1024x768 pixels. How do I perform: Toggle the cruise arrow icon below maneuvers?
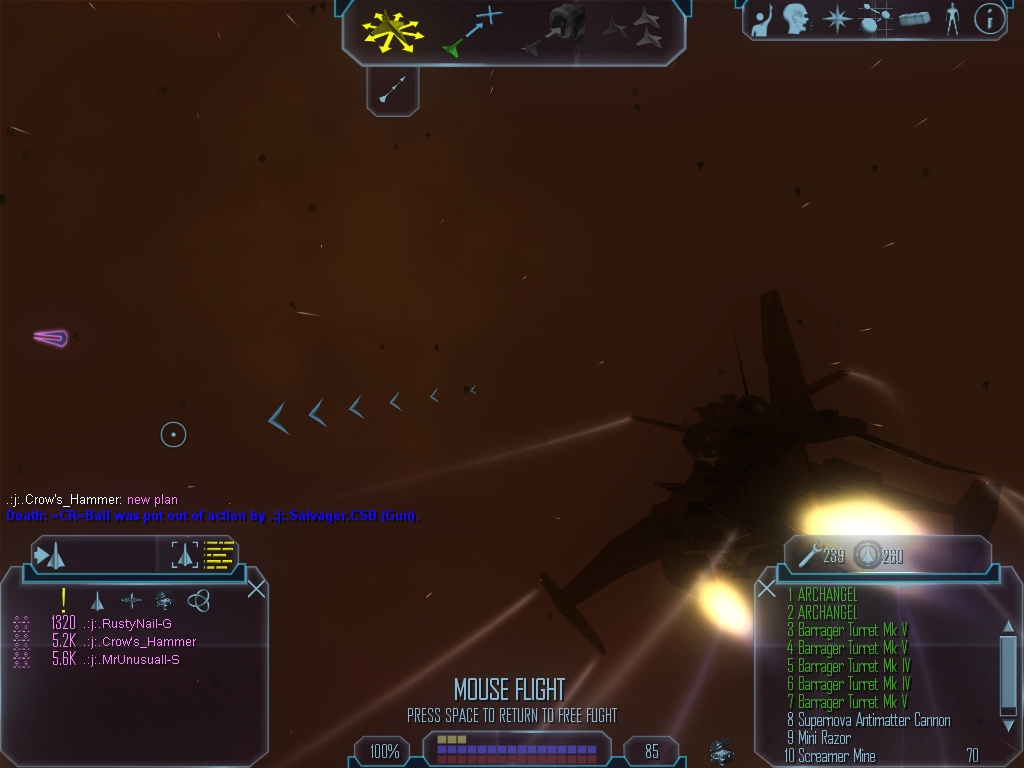pyautogui.click(x=392, y=91)
